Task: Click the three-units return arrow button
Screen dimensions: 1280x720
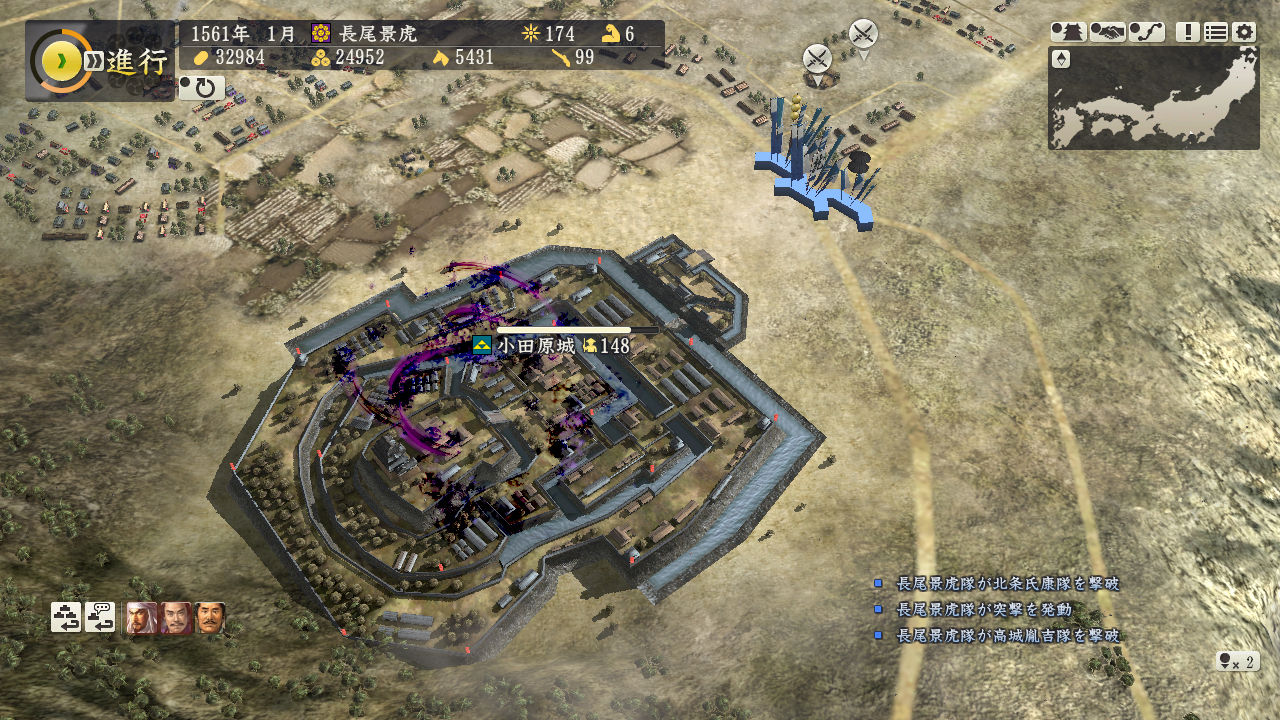Action: pos(66,617)
